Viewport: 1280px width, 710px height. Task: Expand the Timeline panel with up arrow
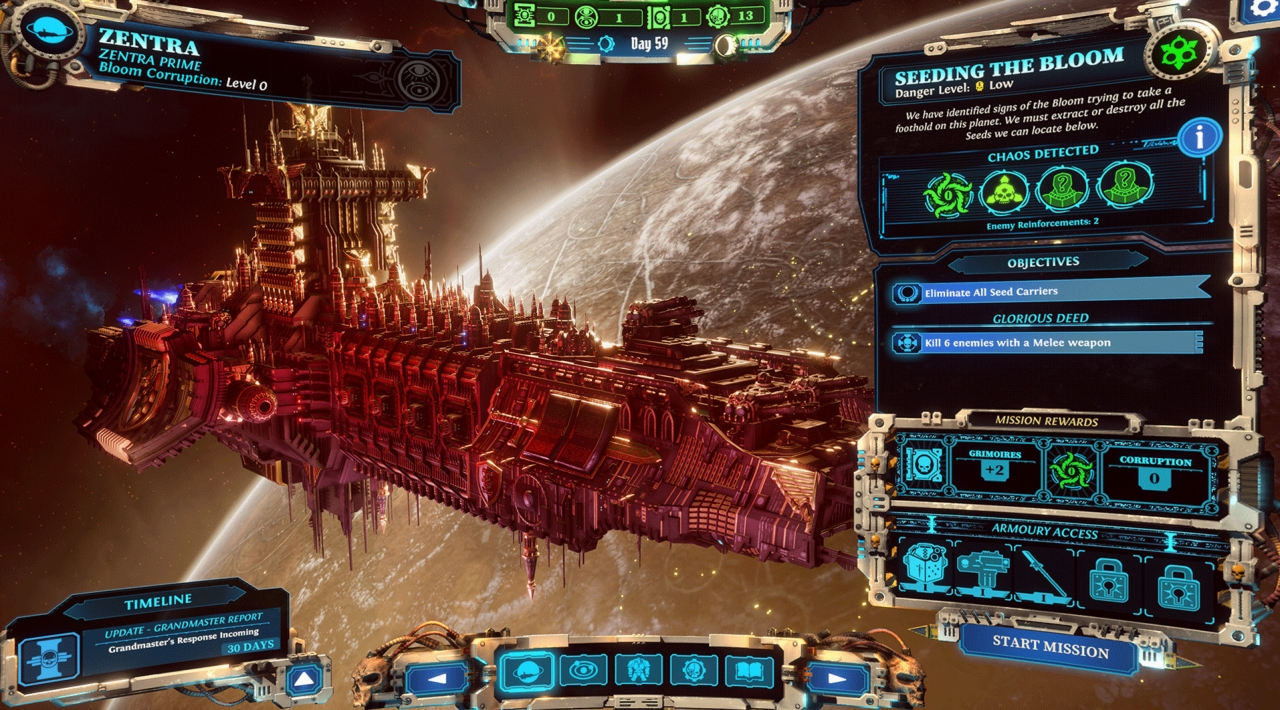tap(304, 679)
